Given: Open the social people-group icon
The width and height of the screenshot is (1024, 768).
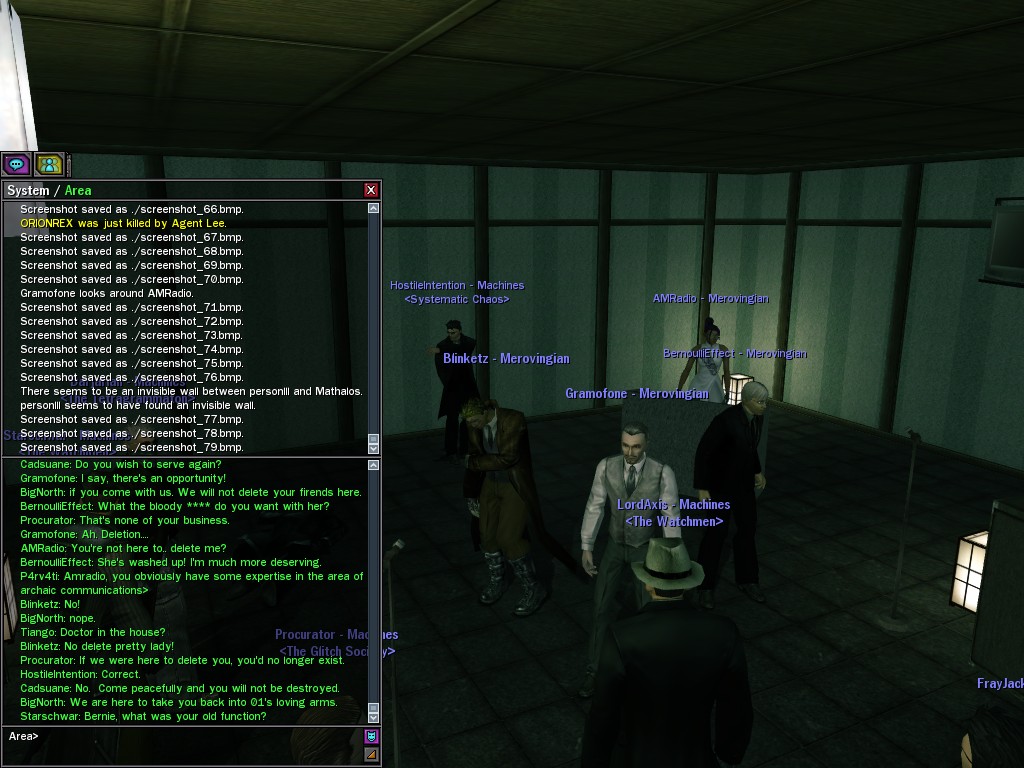Looking at the screenshot, I should [49, 164].
